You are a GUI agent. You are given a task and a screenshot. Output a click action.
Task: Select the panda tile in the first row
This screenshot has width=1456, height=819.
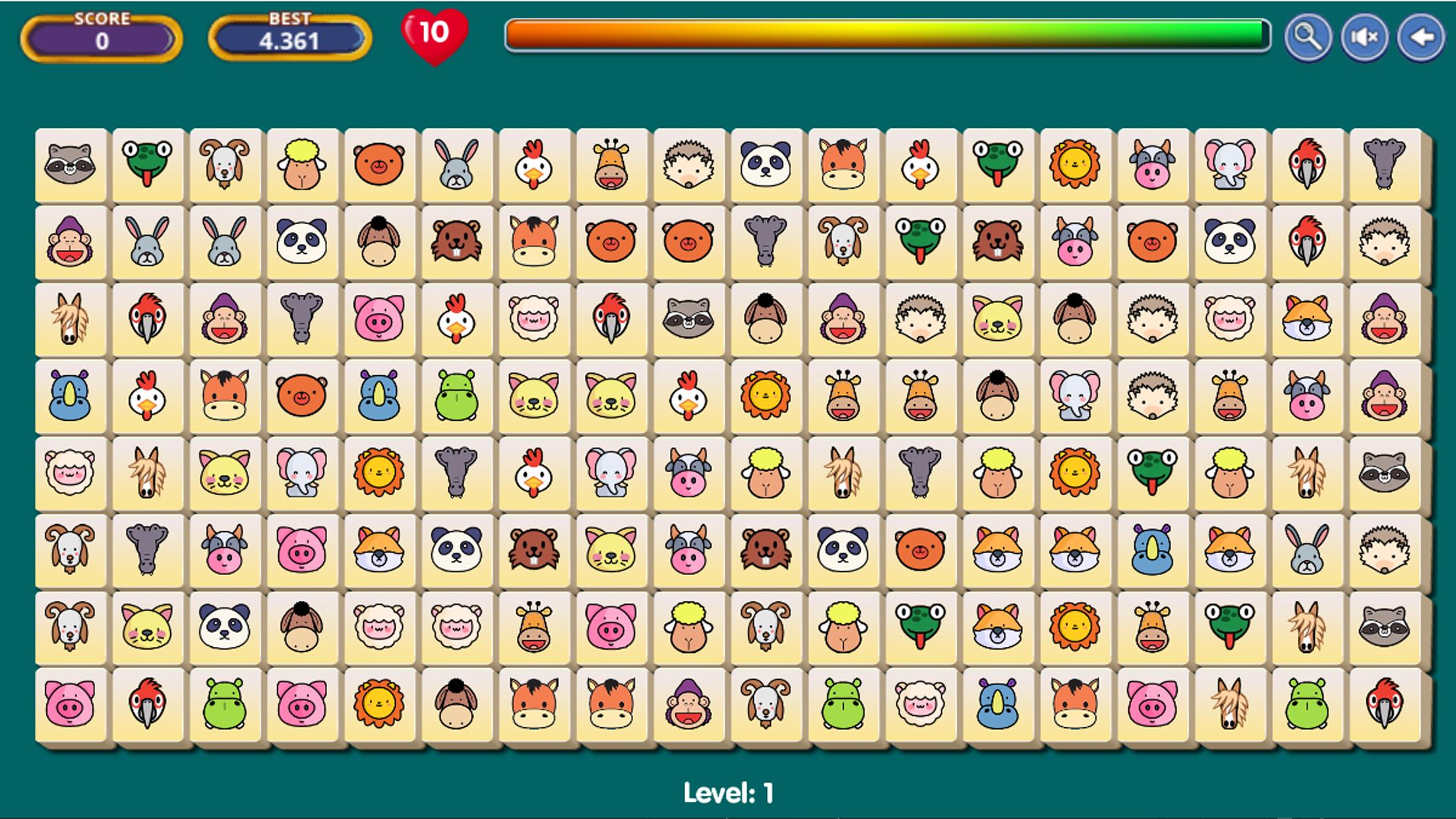(764, 165)
